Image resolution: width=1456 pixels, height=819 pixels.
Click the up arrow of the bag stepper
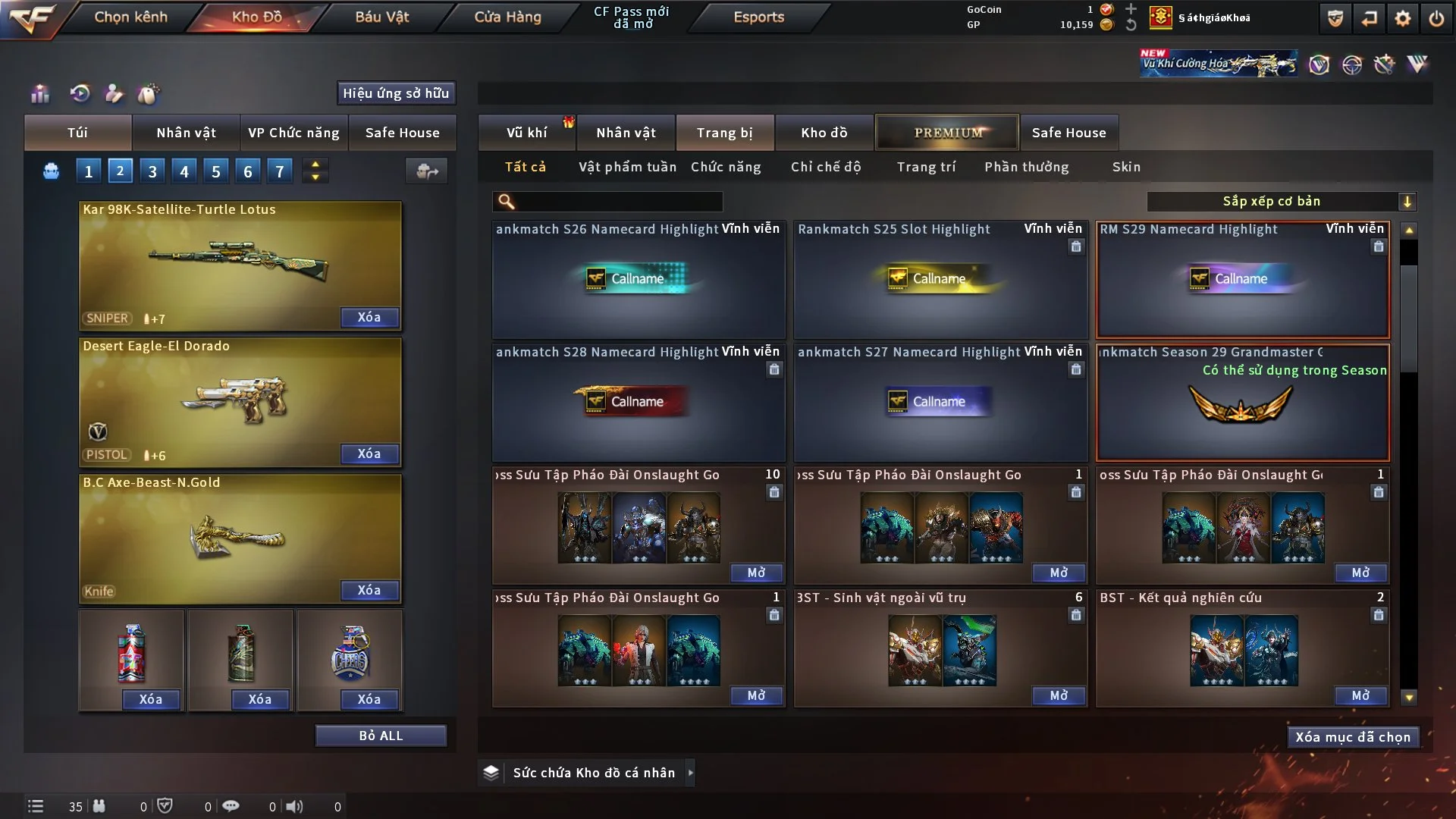click(x=315, y=164)
